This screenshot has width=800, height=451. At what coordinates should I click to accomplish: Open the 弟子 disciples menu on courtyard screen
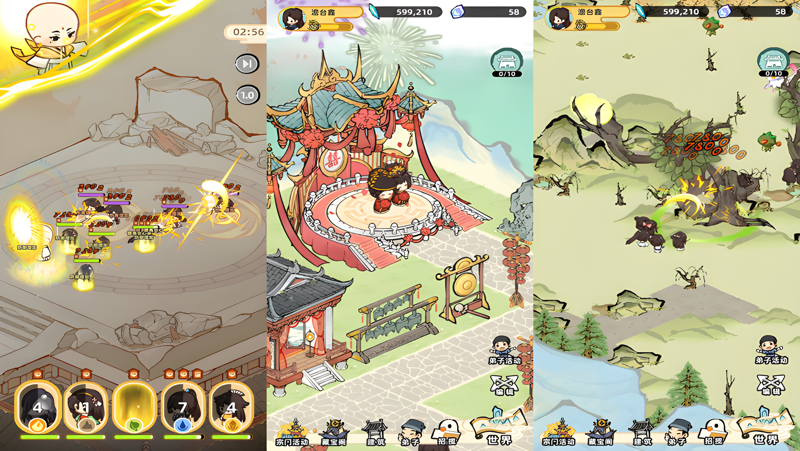[410, 432]
